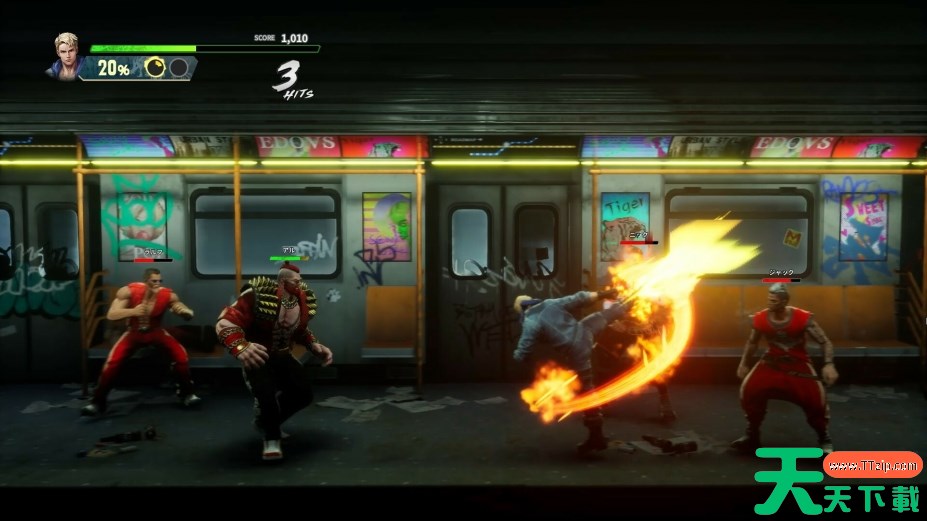Select the yellow charged special gauge orb
927x521 pixels.
pos(155,68)
